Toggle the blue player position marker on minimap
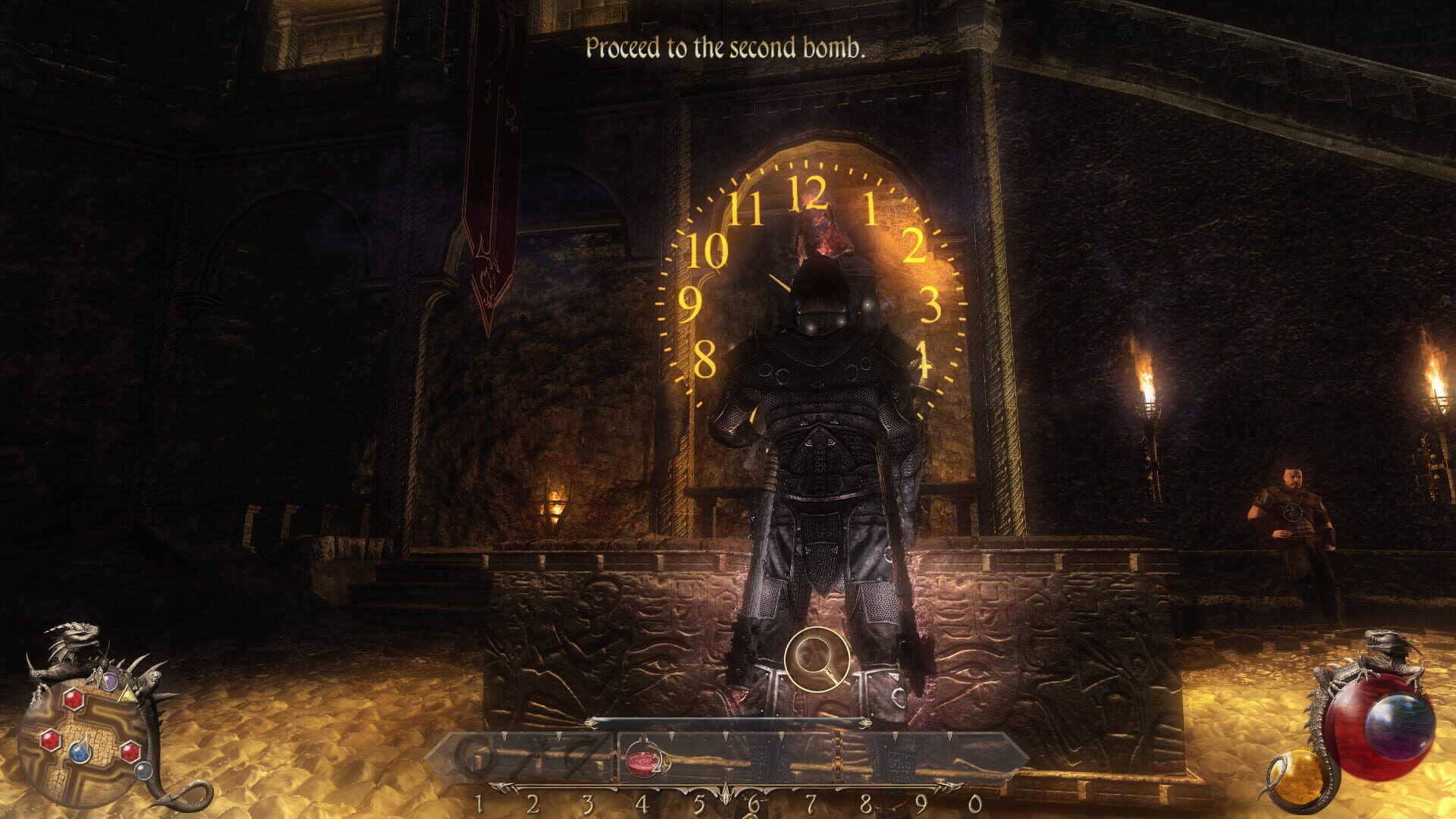Image resolution: width=1456 pixels, height=819 pixels. (80, 752)
